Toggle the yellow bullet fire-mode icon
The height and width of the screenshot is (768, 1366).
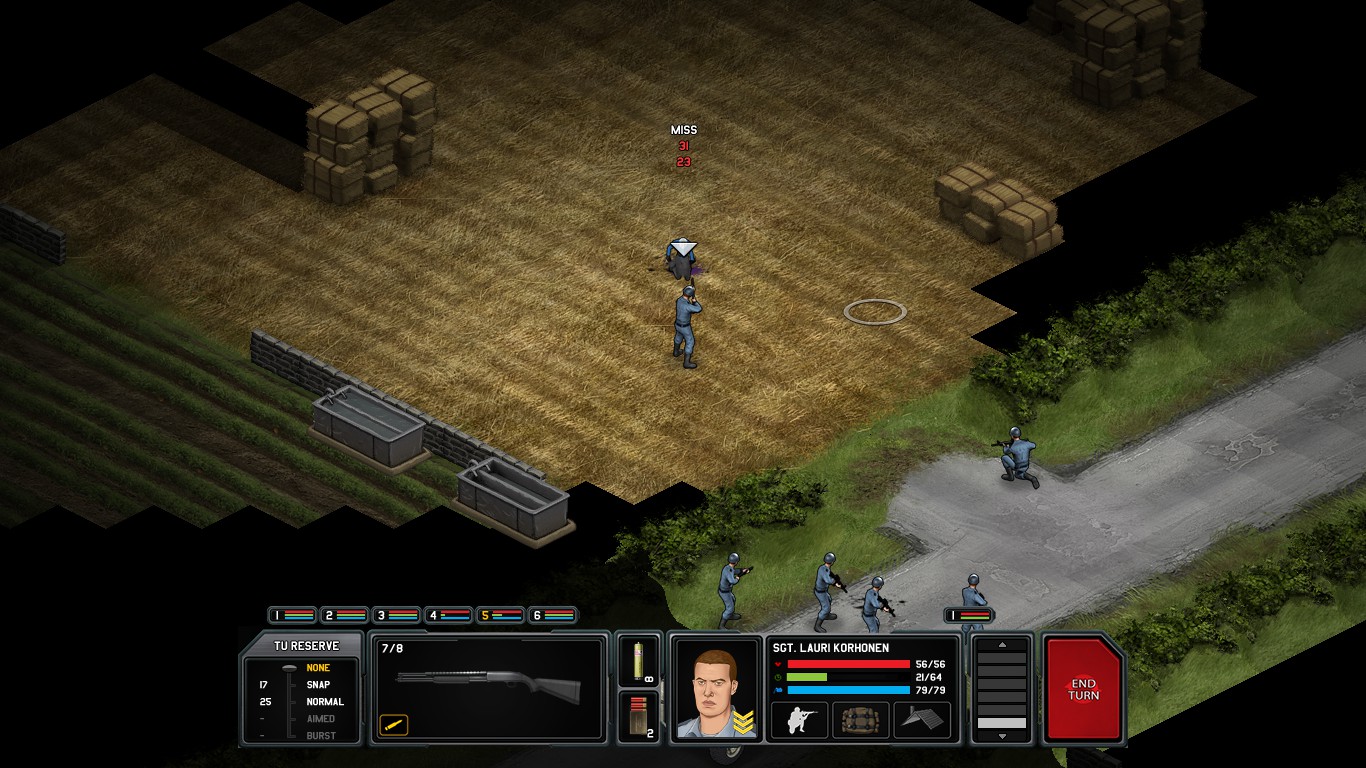pyautogui.click(x=394, y=724)
